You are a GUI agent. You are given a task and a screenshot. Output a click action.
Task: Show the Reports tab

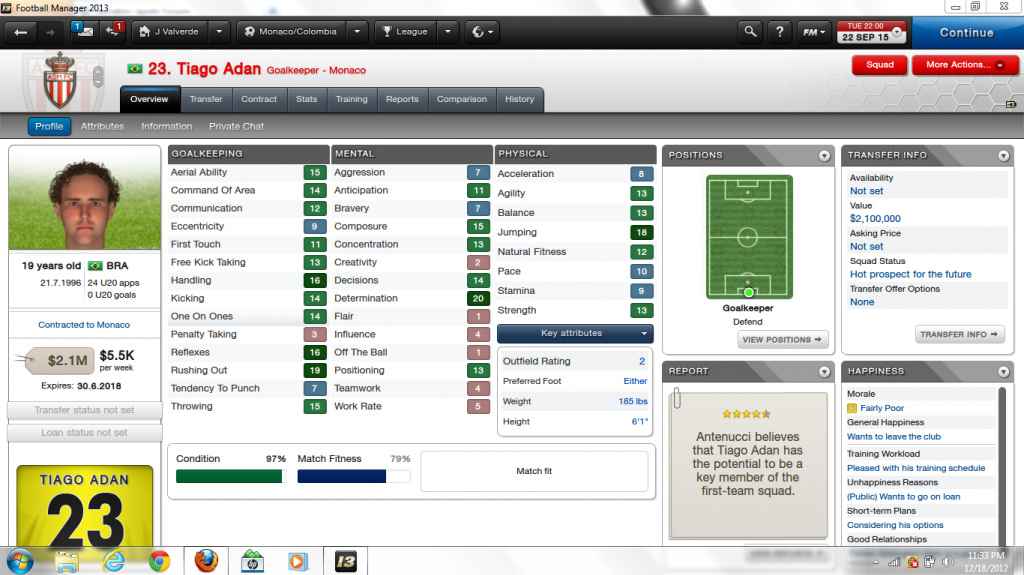(402, 99)
